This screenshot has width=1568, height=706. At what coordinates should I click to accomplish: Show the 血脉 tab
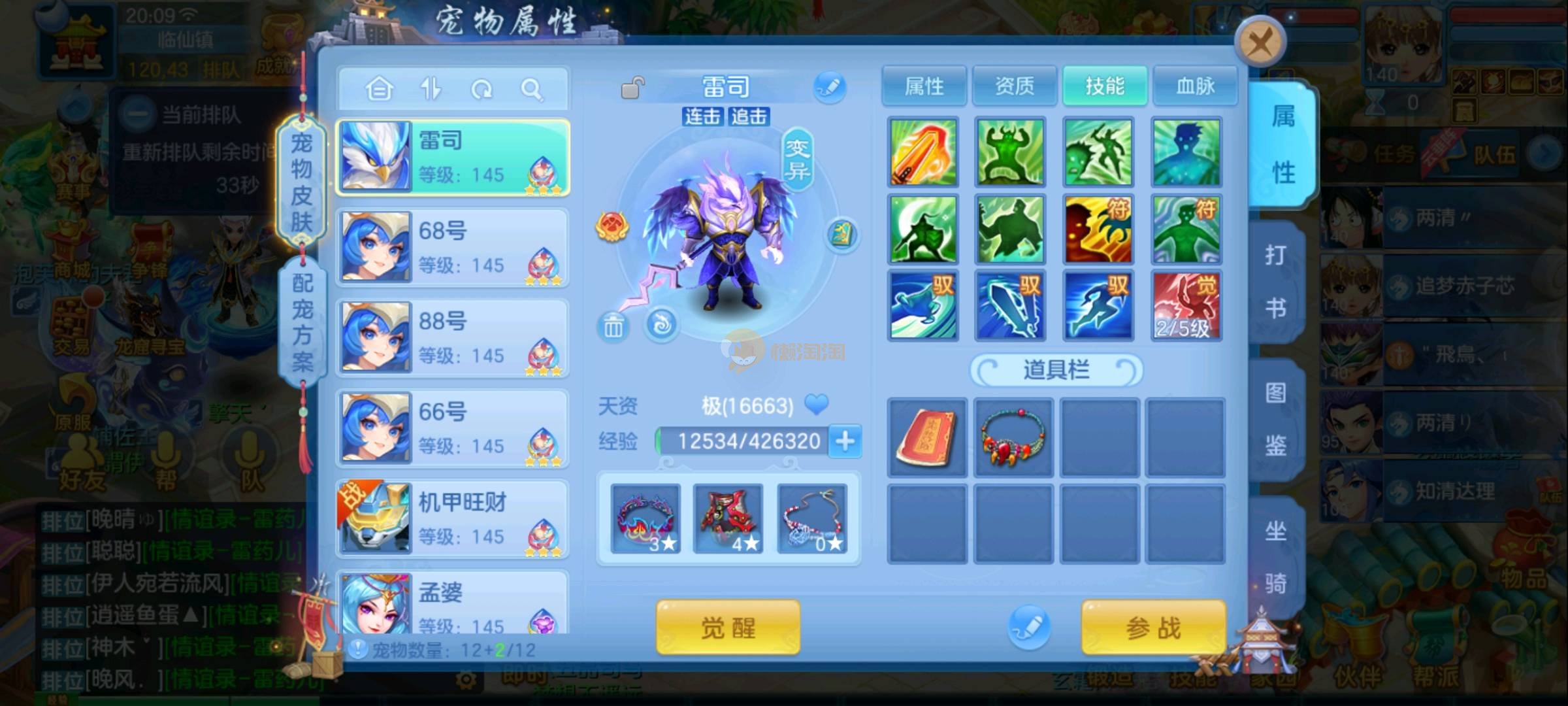[x=1195, y=86]
